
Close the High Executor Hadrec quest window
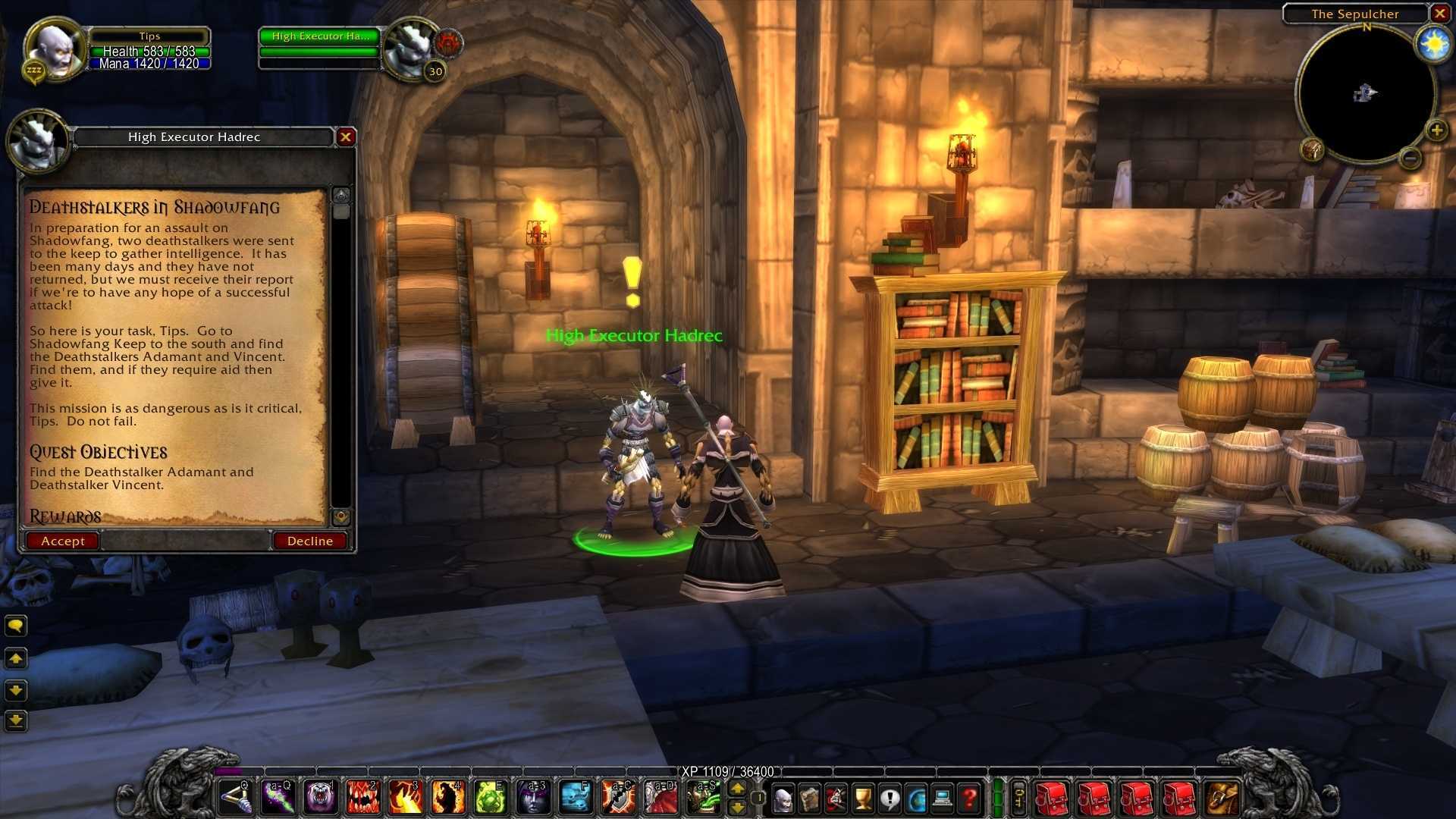(x=346, y=137)
